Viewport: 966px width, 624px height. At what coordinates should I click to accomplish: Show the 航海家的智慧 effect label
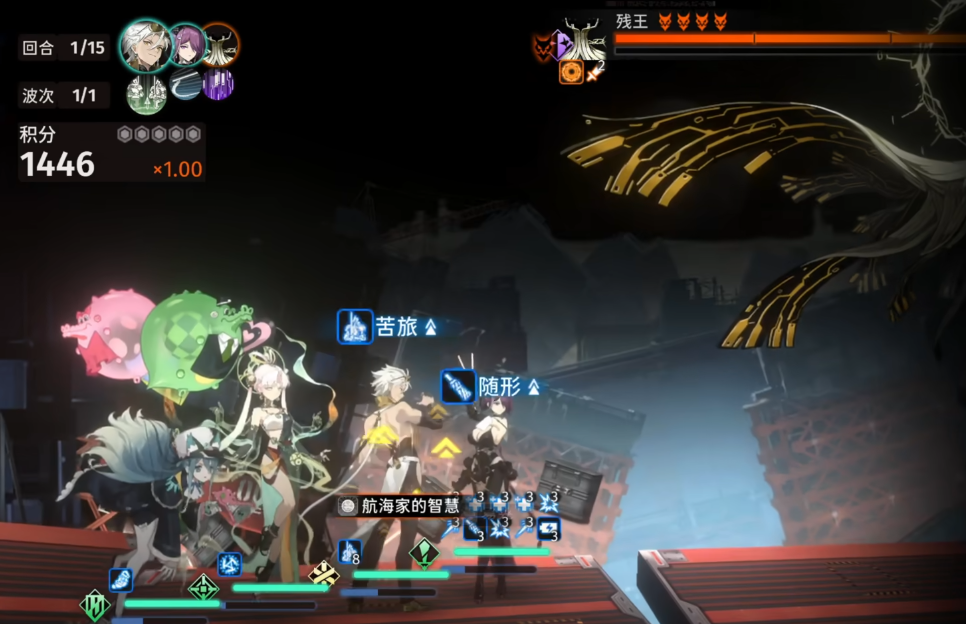398,506
